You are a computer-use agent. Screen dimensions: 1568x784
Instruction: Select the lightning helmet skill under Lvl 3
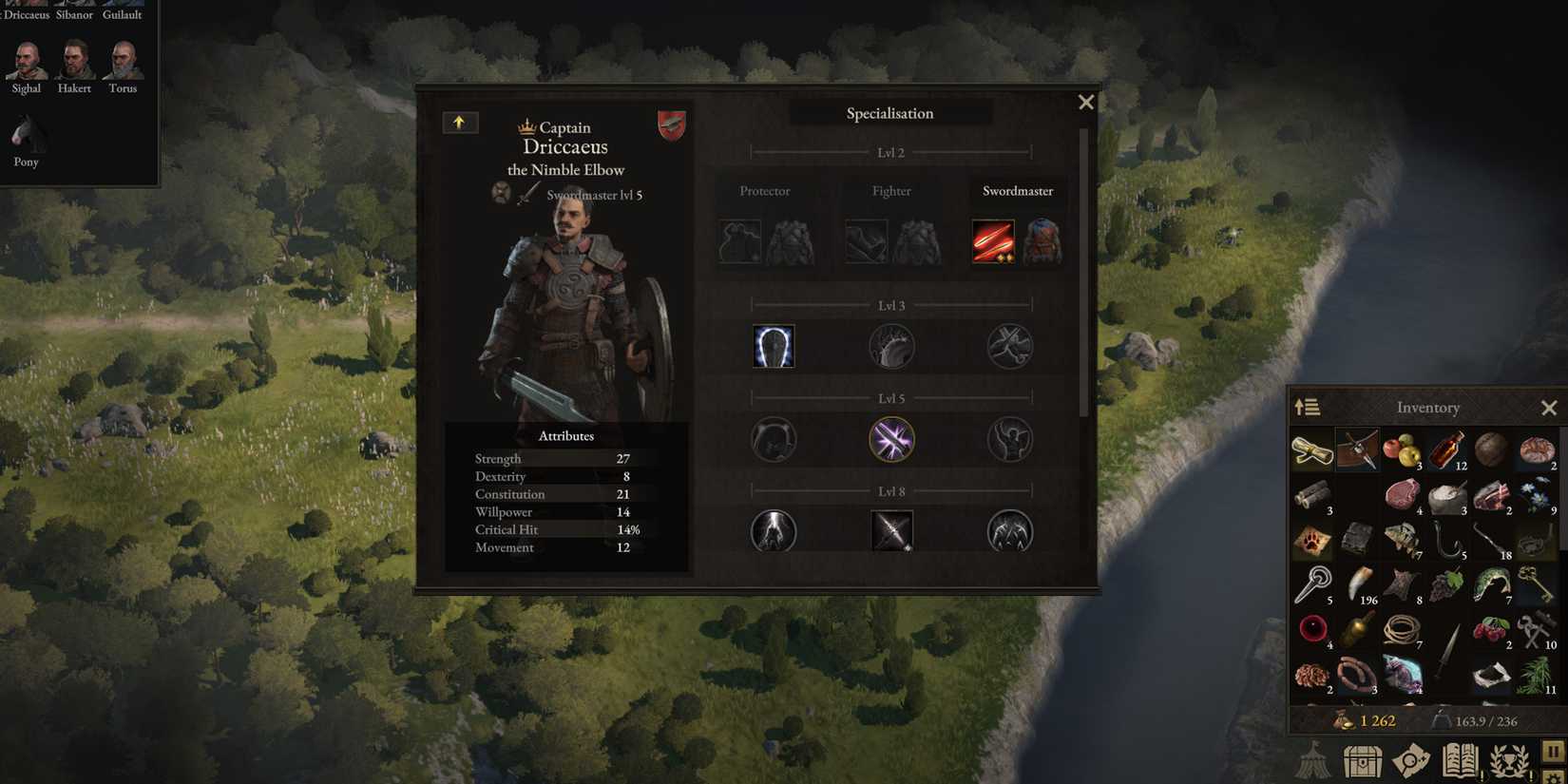coord(773,346)
